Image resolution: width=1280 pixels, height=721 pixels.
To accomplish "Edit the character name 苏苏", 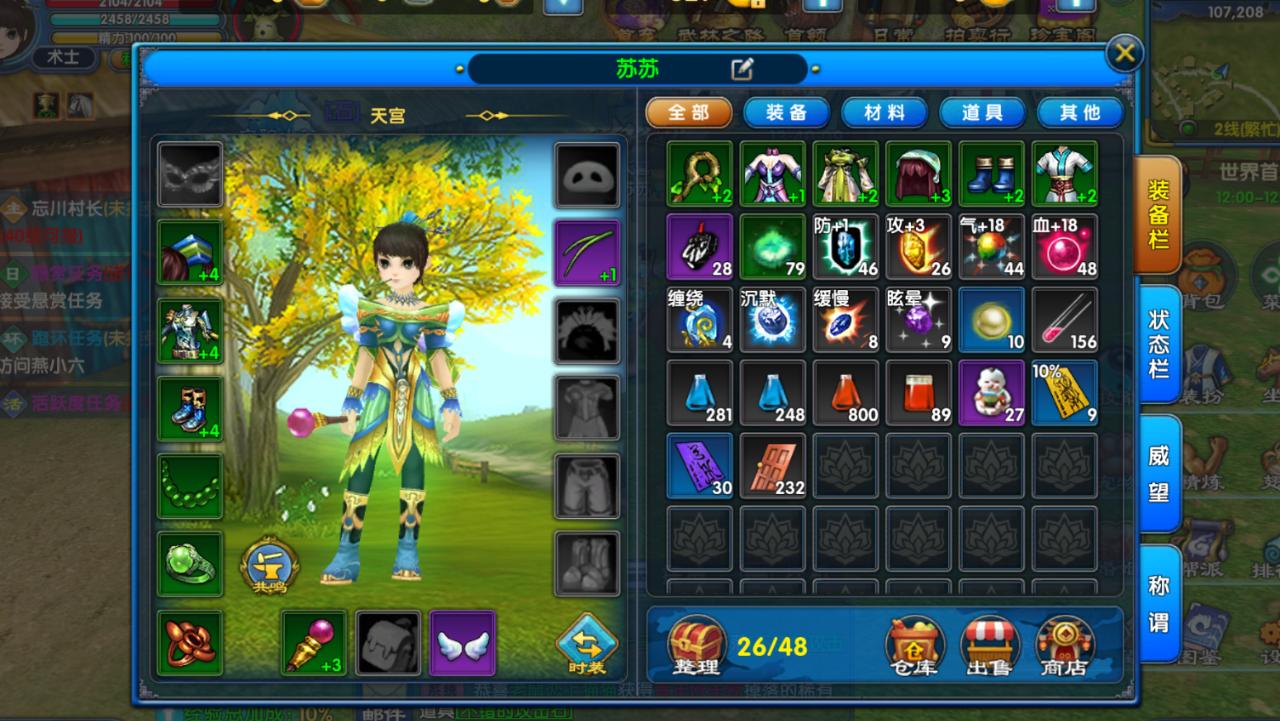I will [741, 69].
